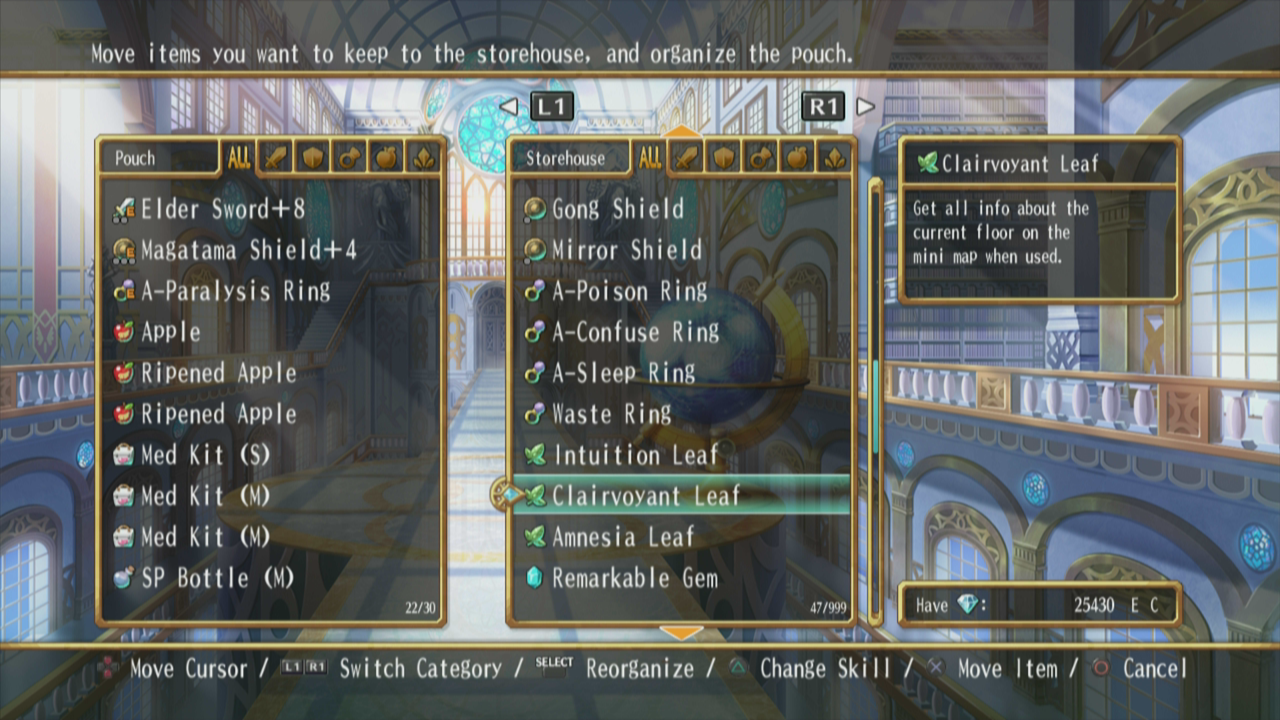
Task: Choose the SP Bottle (M) row
Action: pos(217,578)
